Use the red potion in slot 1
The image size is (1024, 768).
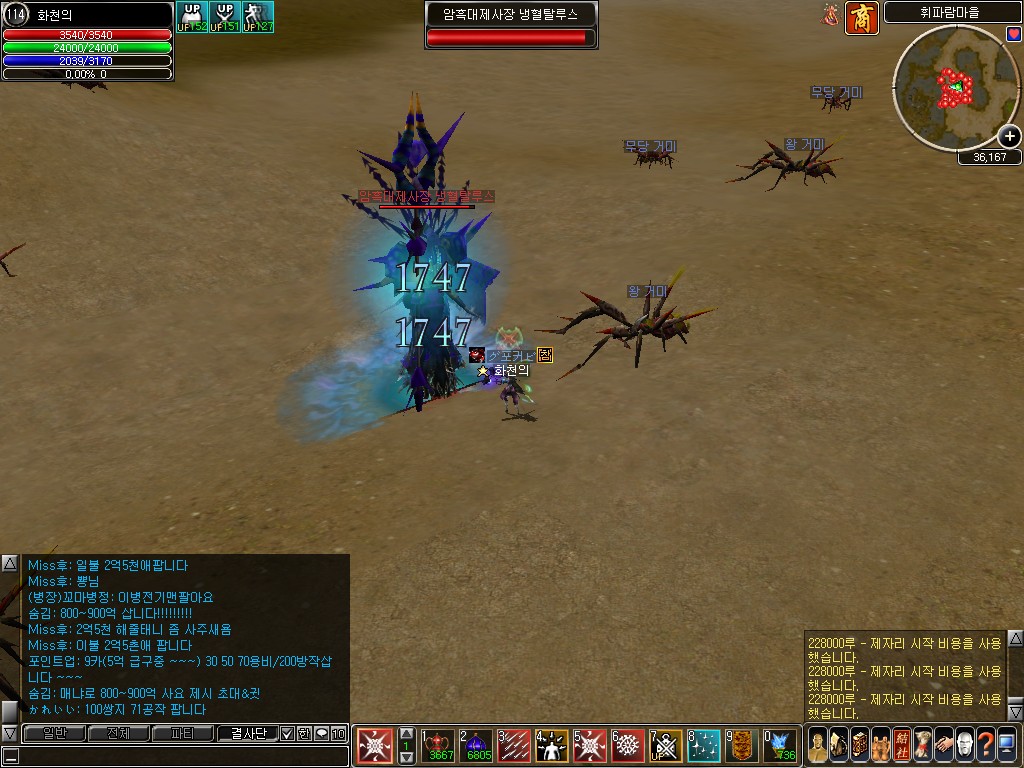click(439, 746)
